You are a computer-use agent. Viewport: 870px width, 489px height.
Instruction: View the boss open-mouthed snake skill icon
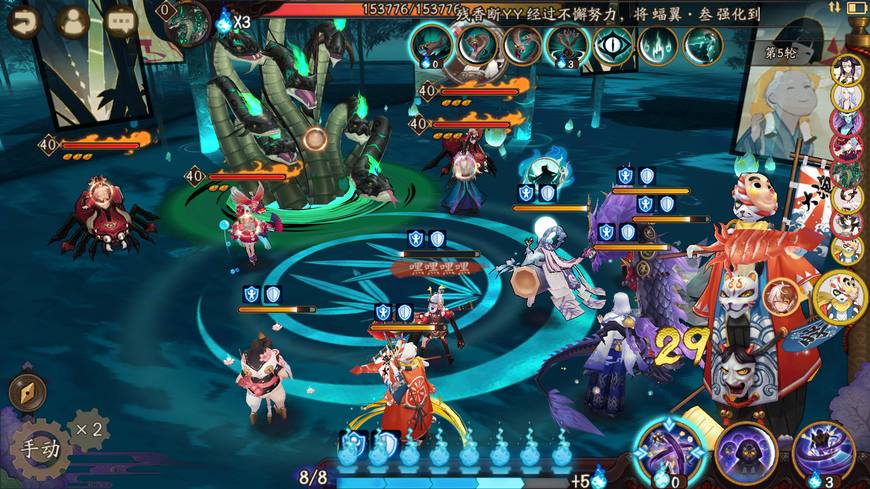[x=477, y=45]
